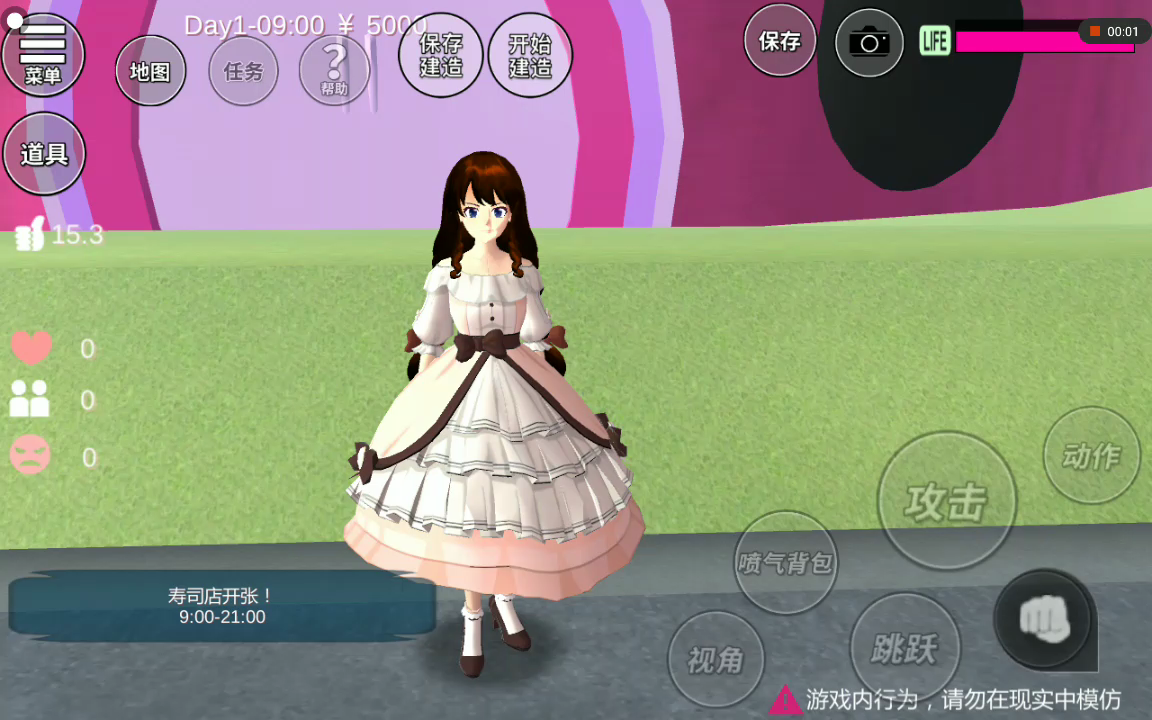Make the character jump with 跳跃
This screenshot has width=1152, height=720.
point(904,648)
